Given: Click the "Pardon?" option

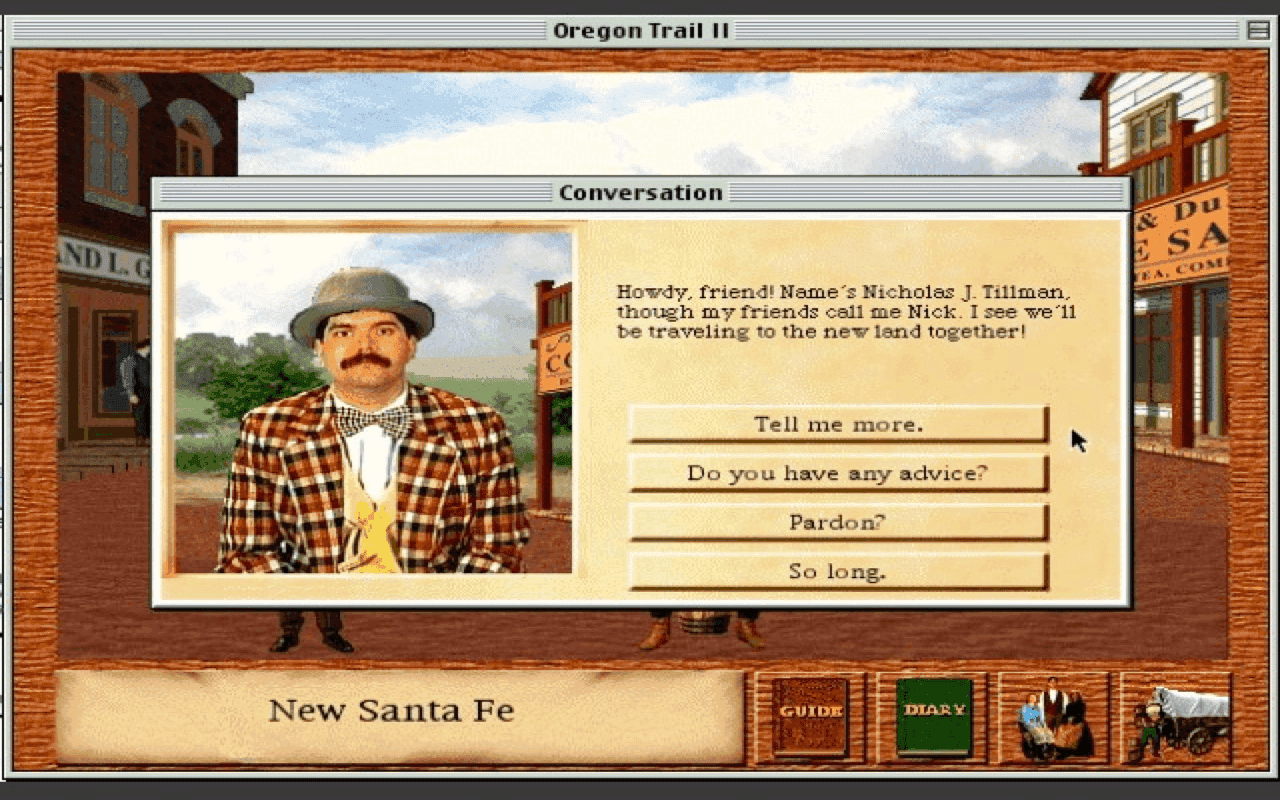Looking at the screenshot, I should [x=838, y=521].
